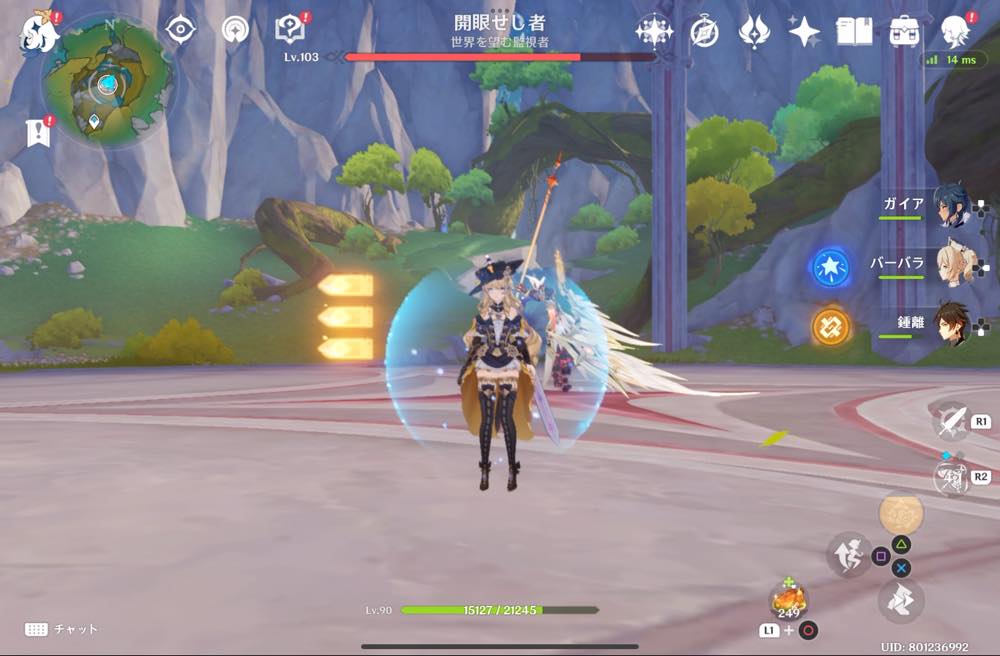
Task: Tap the concentric-circle star icon
Action: pos(235,30)
